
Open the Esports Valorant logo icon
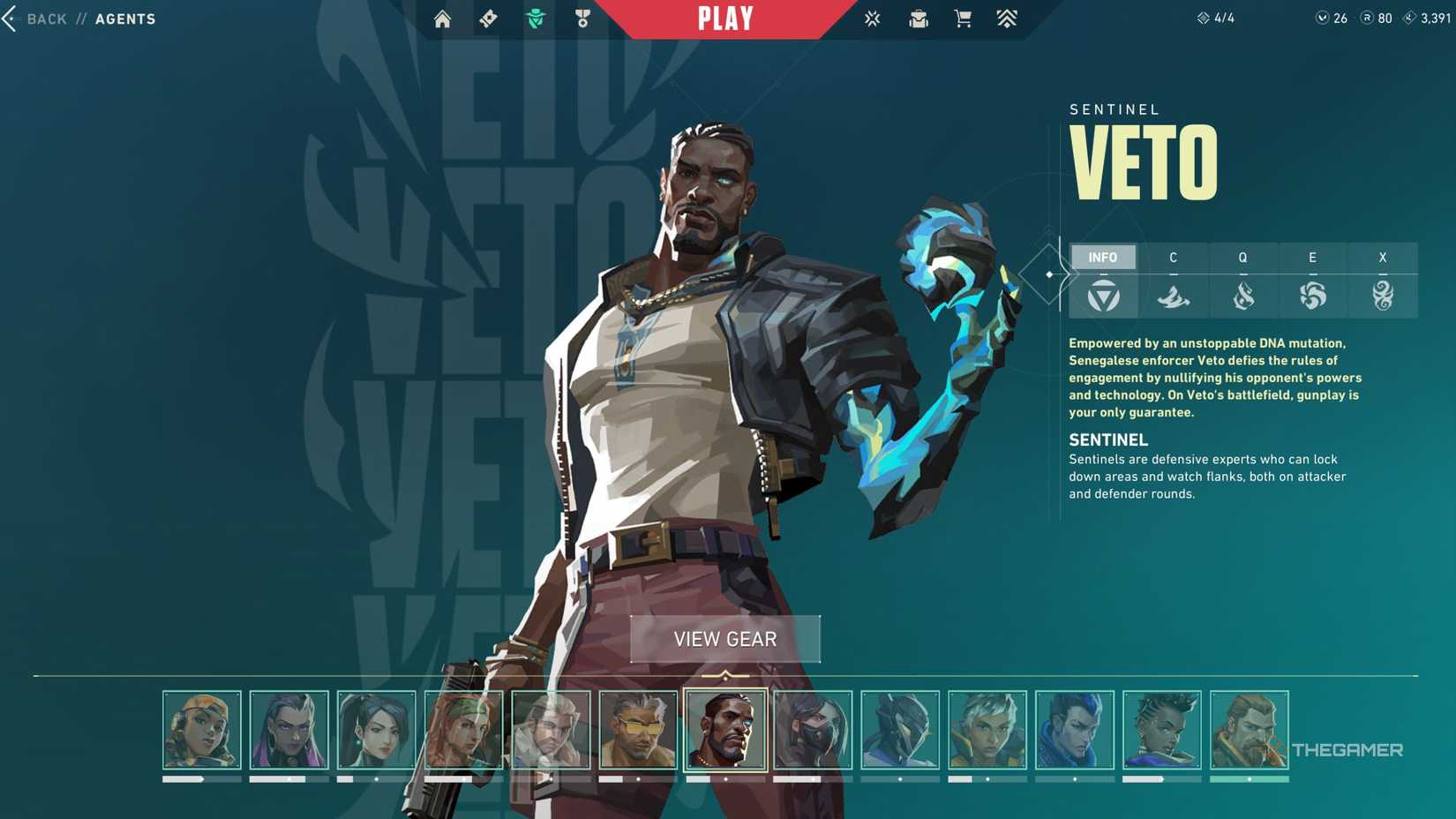click(x=872, y=19)
